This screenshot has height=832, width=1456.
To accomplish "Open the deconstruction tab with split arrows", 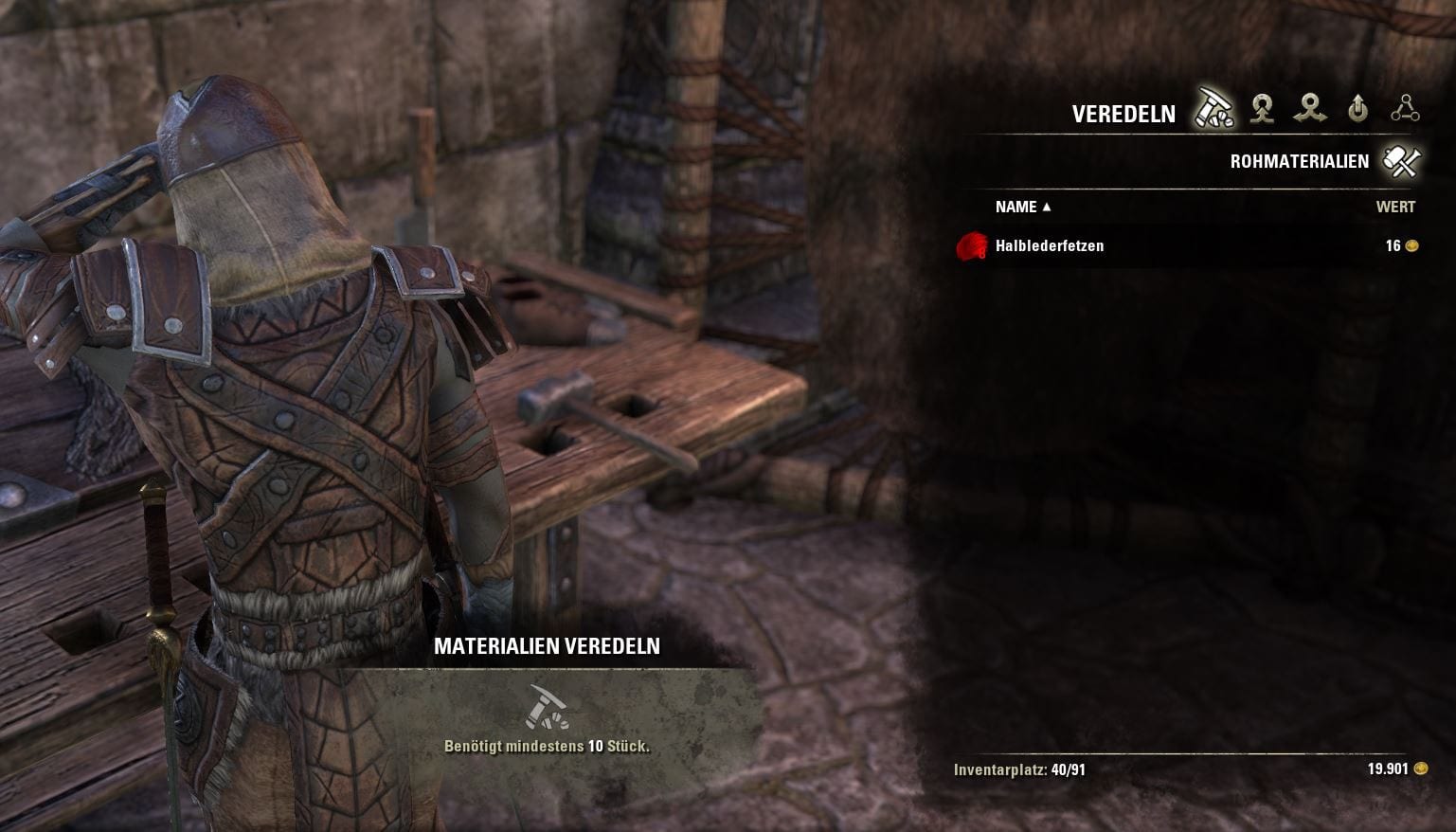I will pyautogui.click(x=1310, y=110).
